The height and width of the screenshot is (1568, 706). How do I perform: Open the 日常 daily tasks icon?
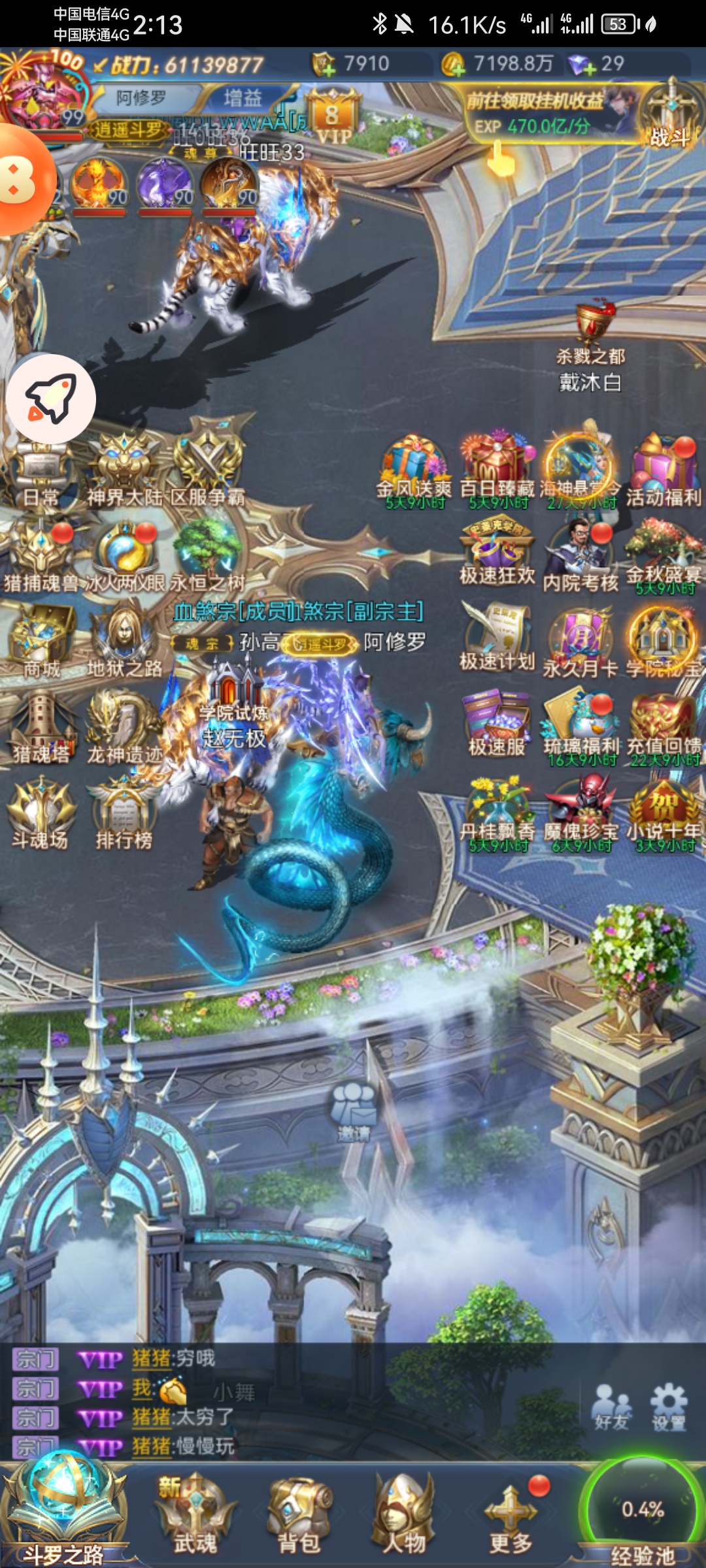[41, 475]
